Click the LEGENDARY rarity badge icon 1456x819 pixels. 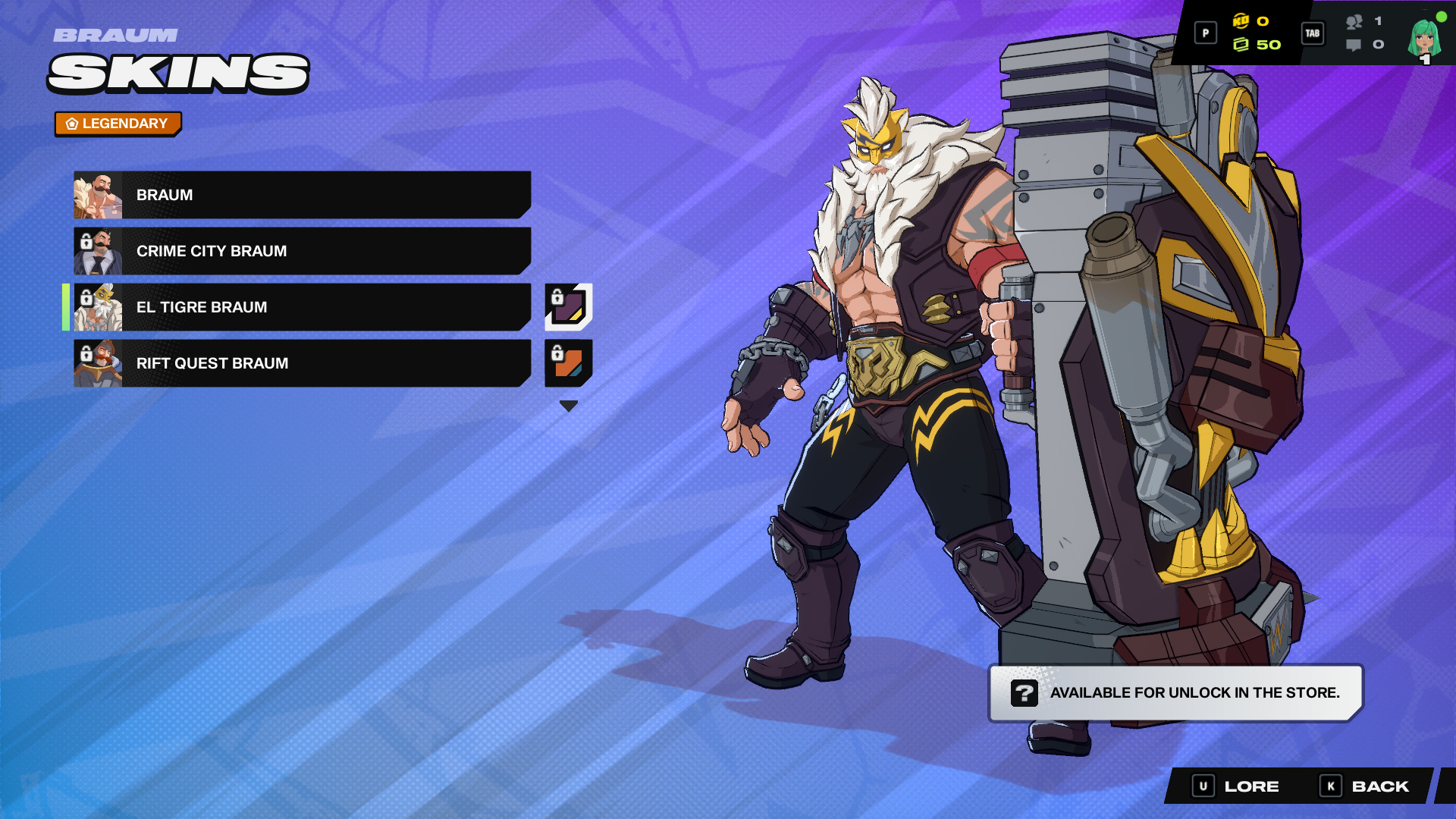point(71,123)
